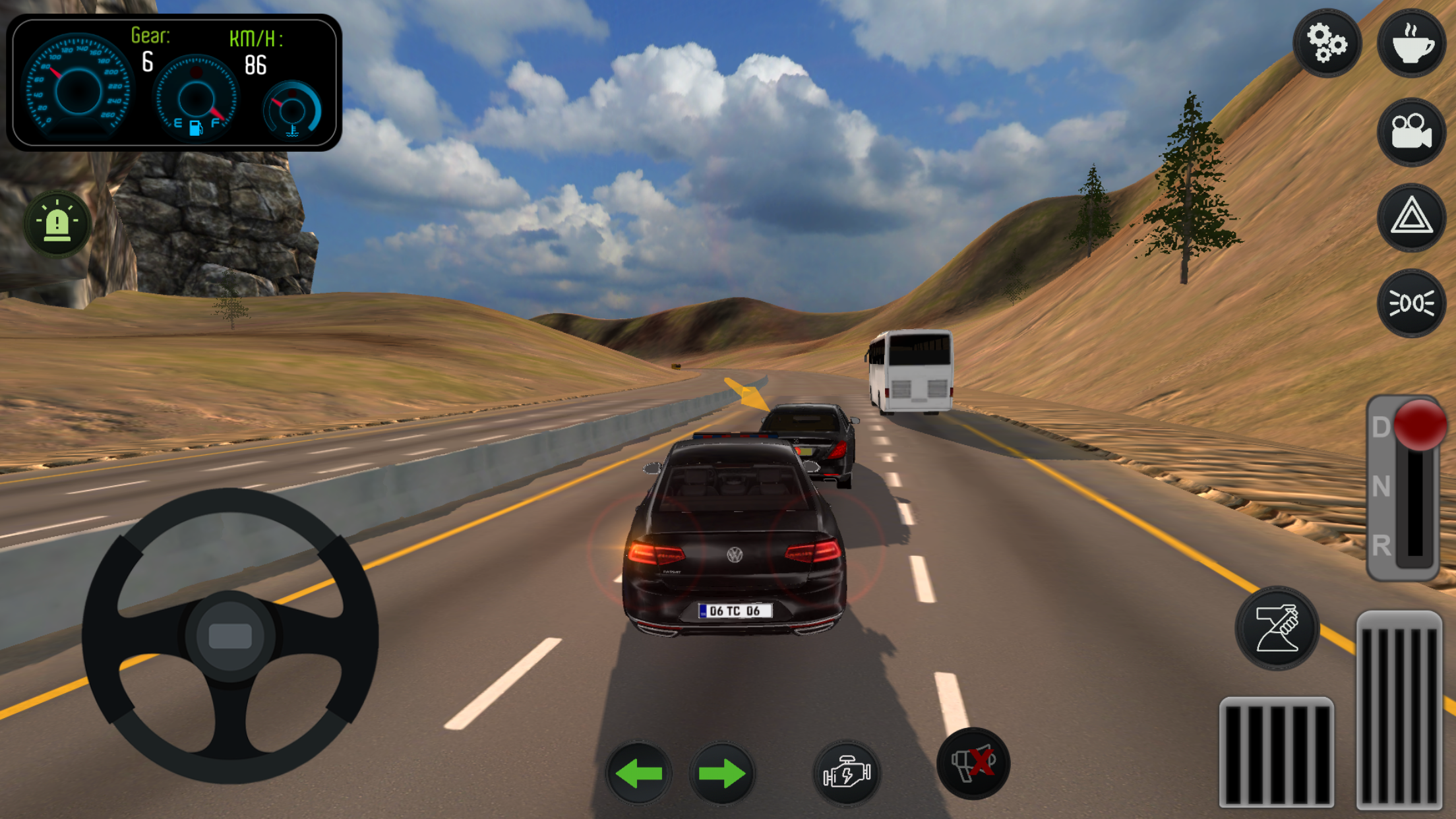The width and height of the screenshot is (1456, 819).
Task: Signal left with the green arrow
Action: pyautogui.click(x=638, y=773)
